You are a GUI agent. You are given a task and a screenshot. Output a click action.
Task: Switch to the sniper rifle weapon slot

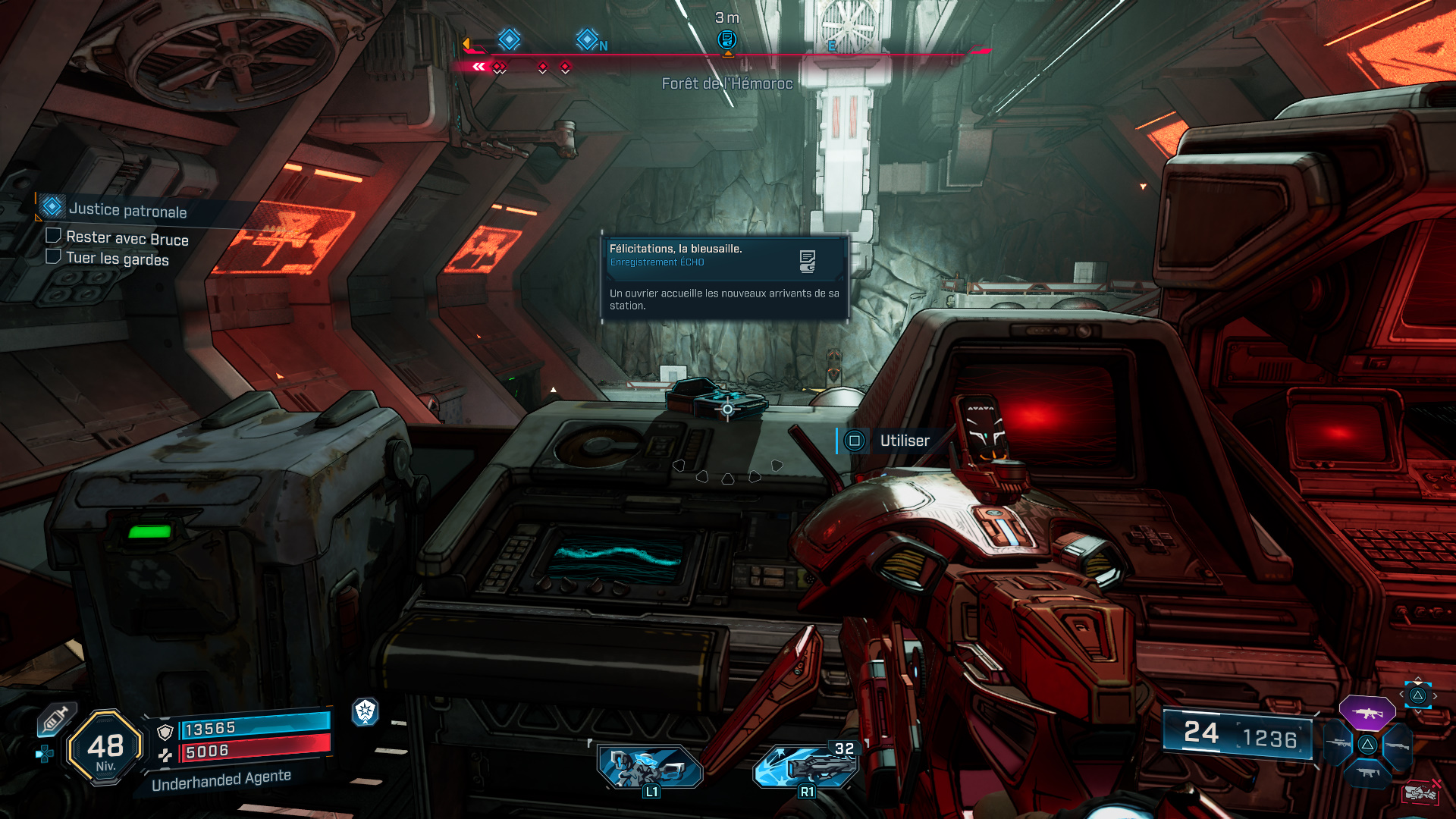1338,743
